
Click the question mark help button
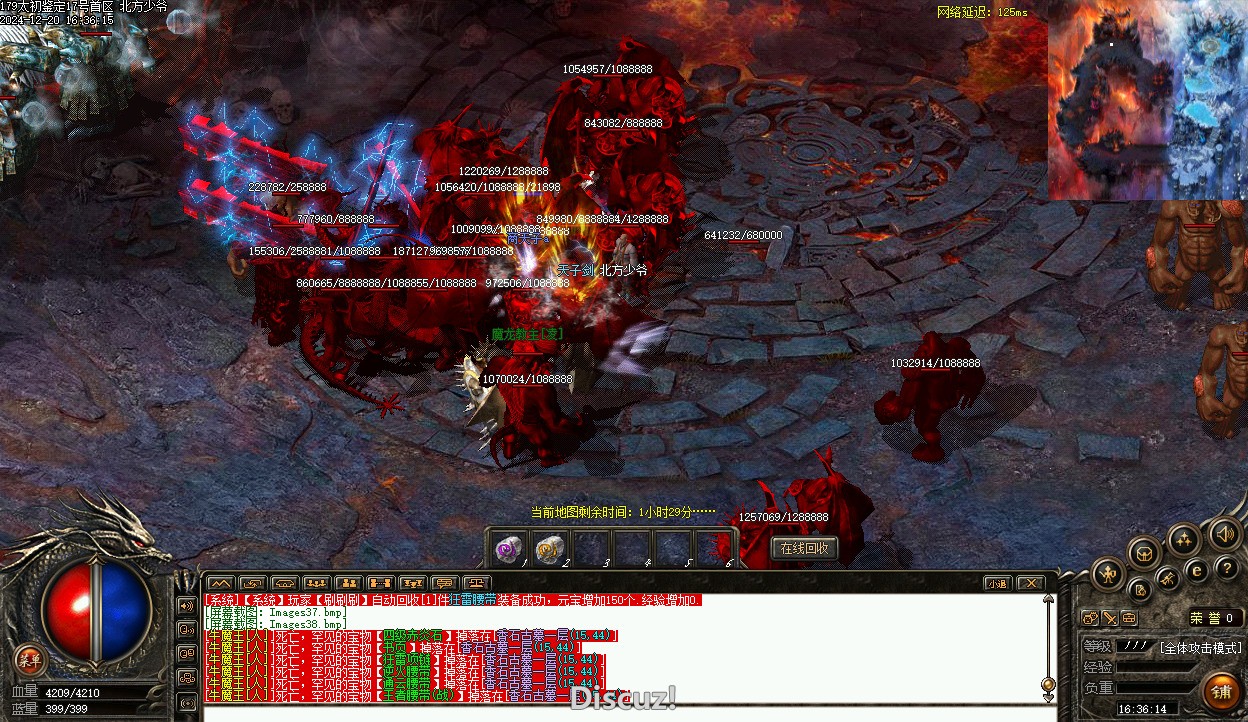point(1227,569)
